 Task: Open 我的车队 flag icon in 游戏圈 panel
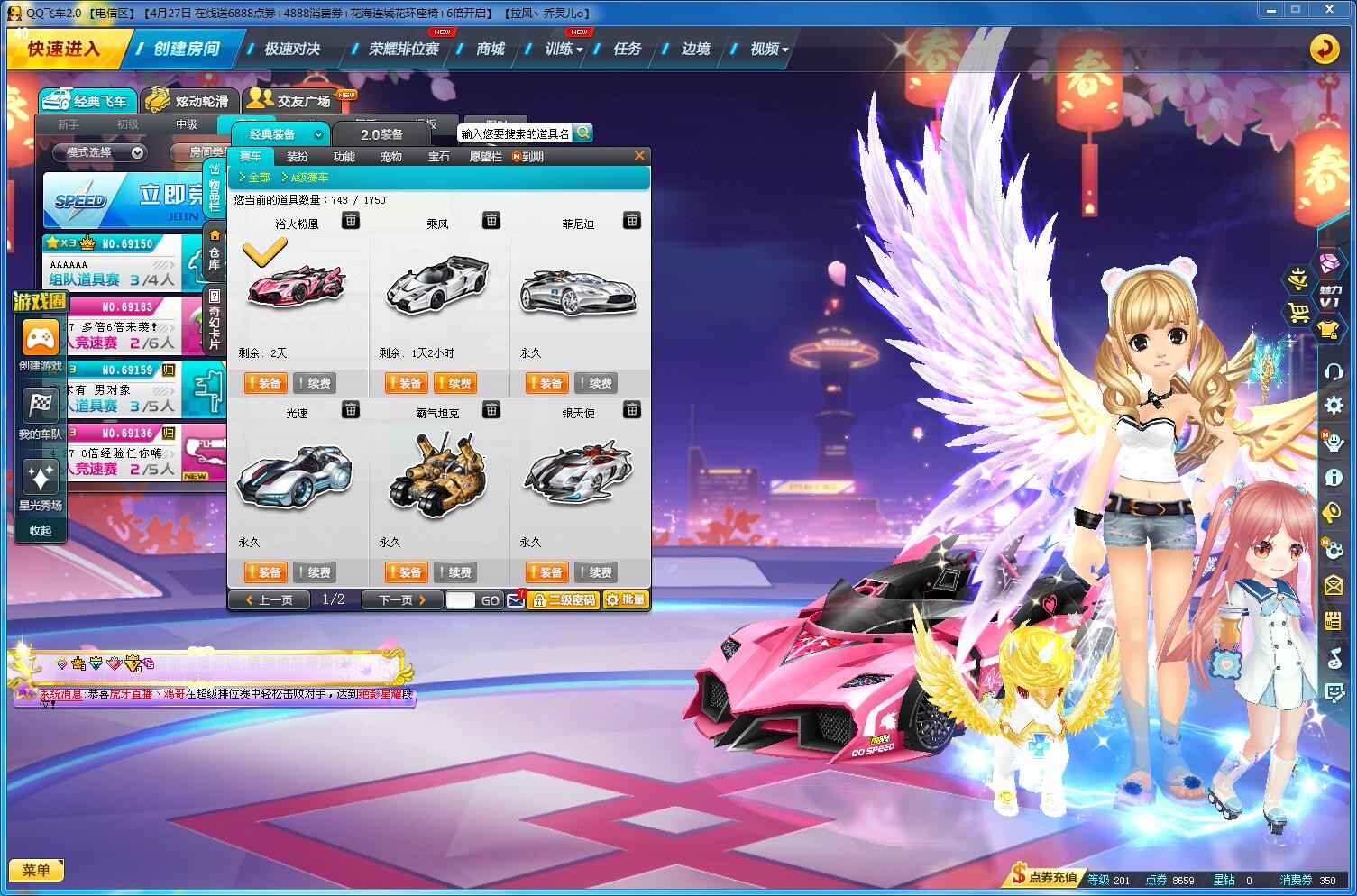tap(40, 406)
